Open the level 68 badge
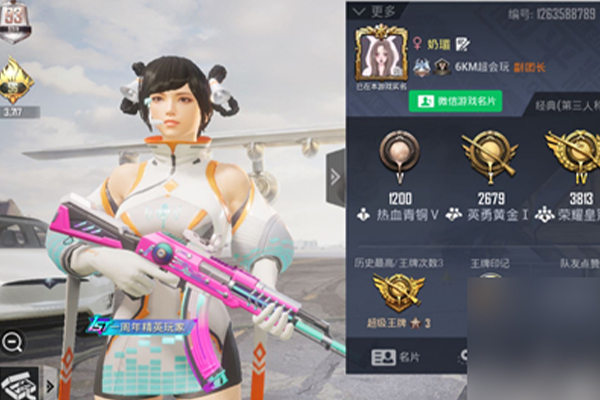Image resolution: width=600 pixels, height=400 pixels. (16, 21)
